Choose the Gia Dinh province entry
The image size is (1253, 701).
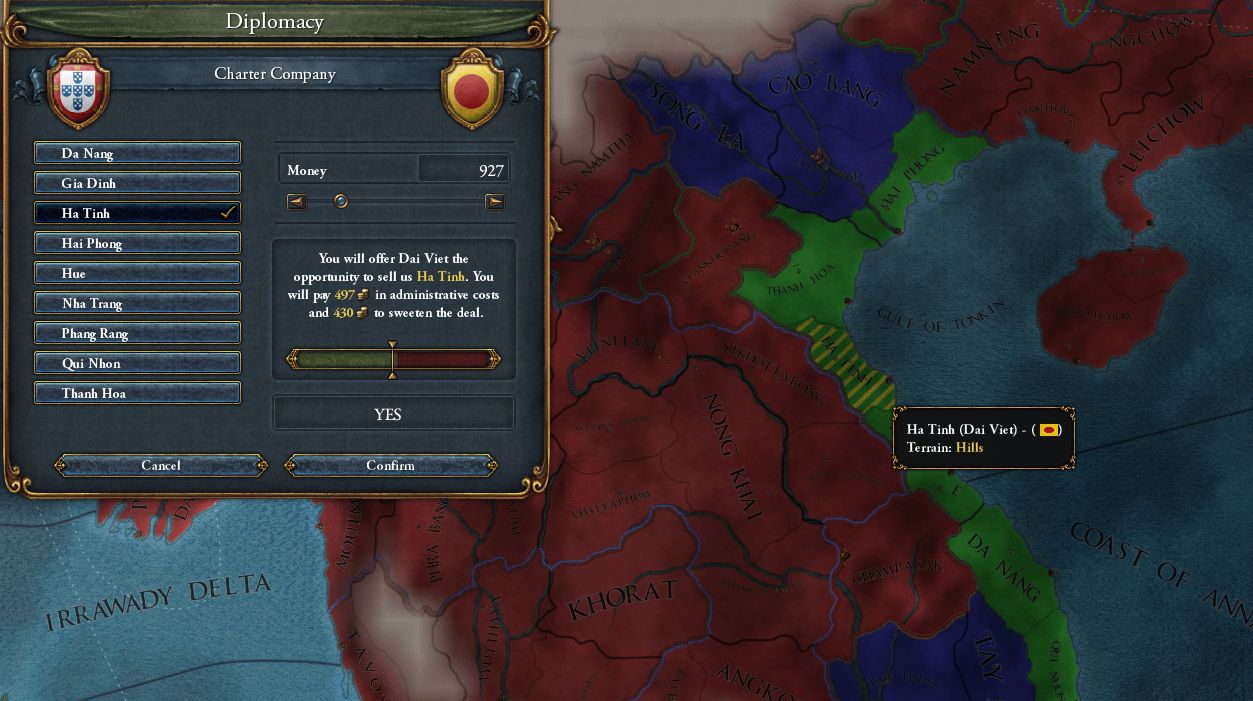point(137,183)
